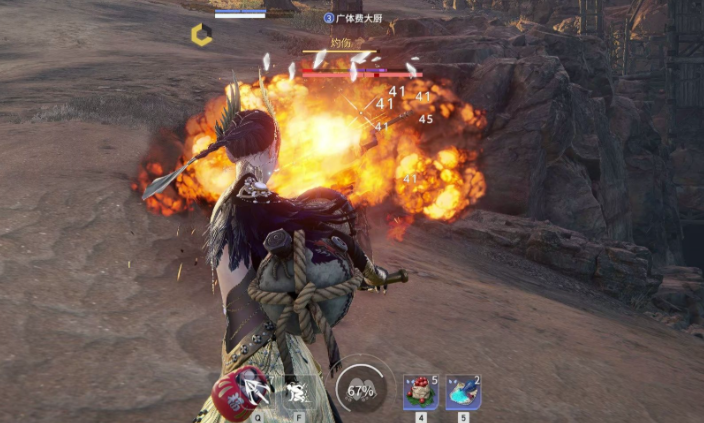Use the red berry food item
The width and height of the screenshot is (704, 423).
point(420,392)
